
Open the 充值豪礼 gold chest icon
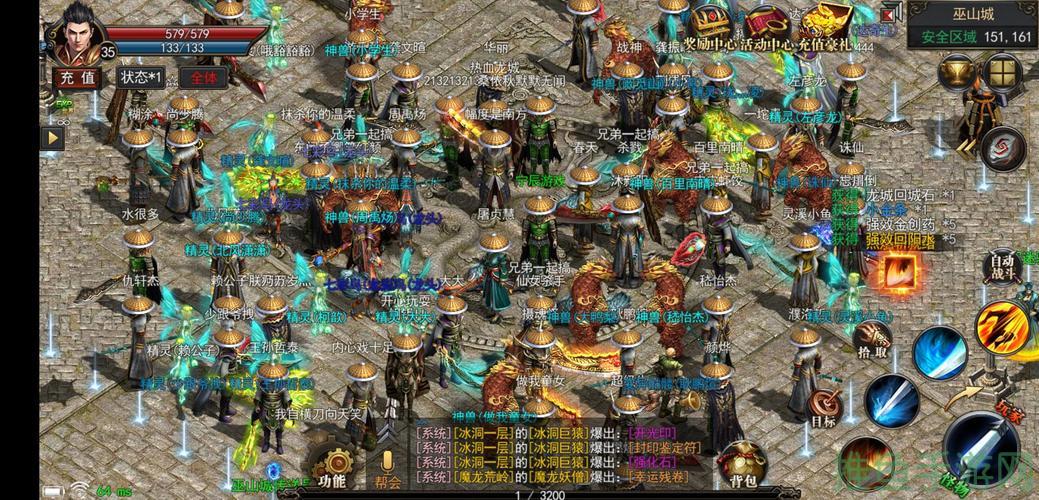point(827,24)
